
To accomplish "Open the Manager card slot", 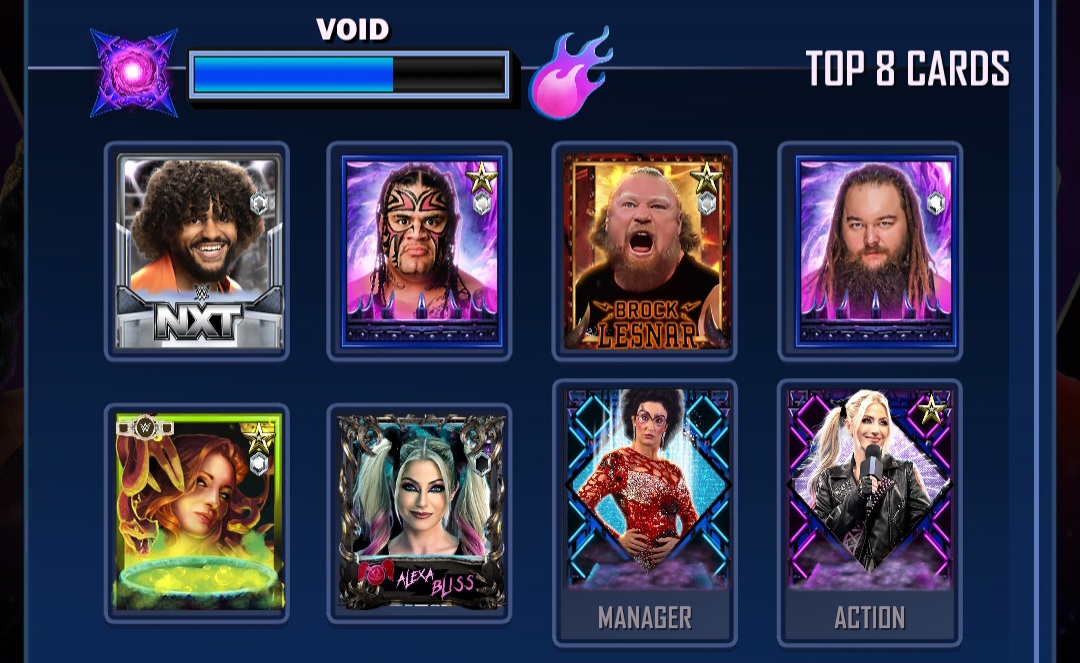I will tap(645, 510).
